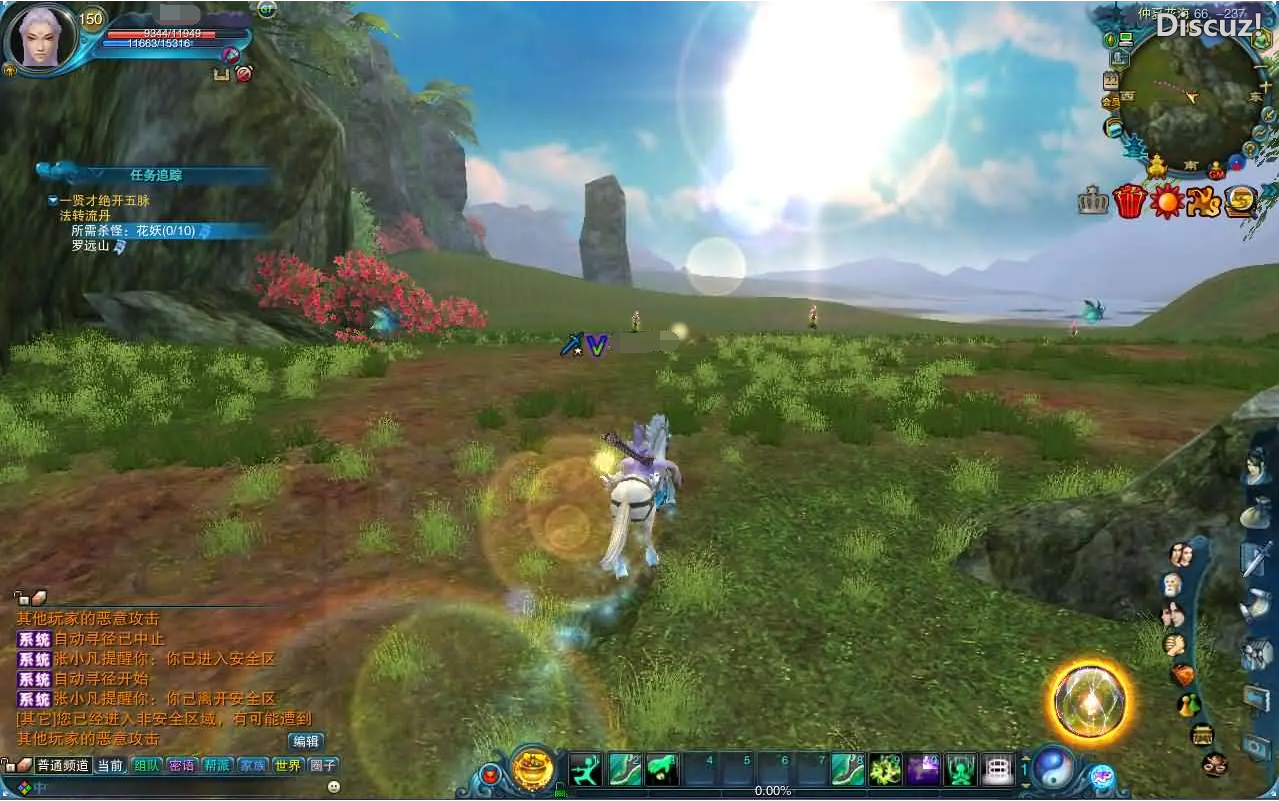The height and width of the screenshot is (801, 1279).
Task: Click the 编辑 (Edit) chat button
Action: (x=306, y=742)
